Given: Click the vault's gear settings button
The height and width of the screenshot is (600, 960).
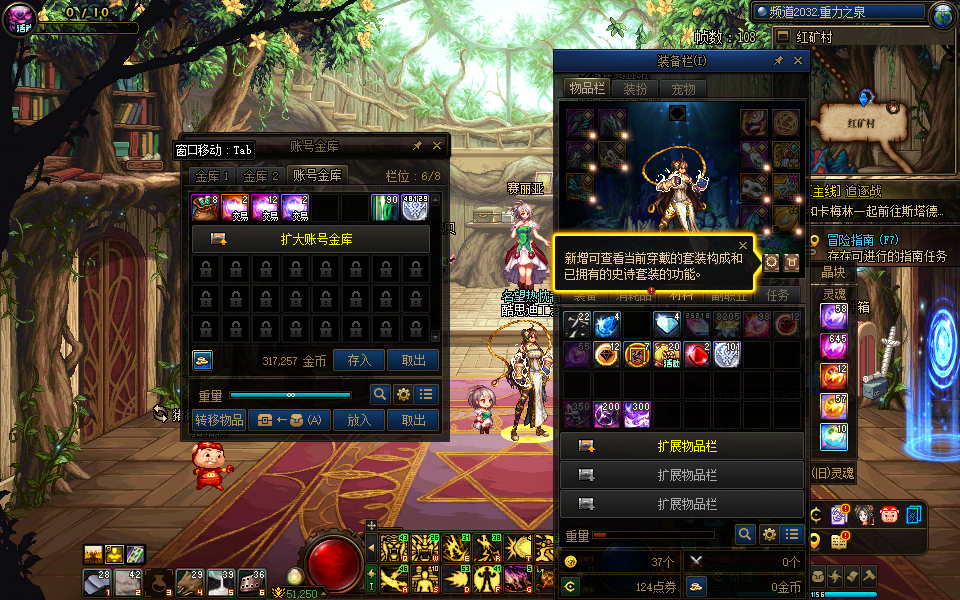Looking at the screenshot, I should pos(403,394).
